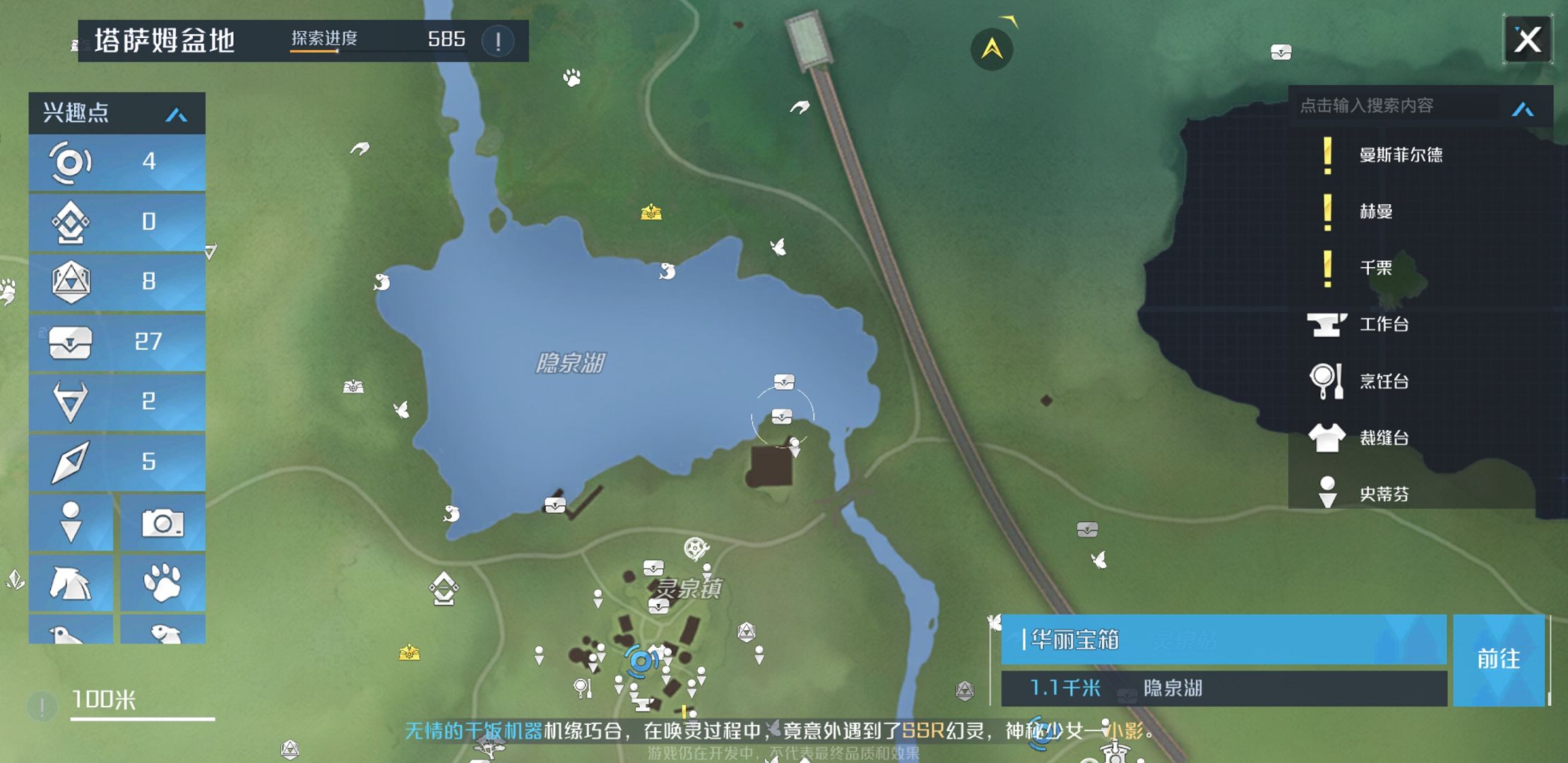Image resolution: width=1568 pixels, height=763 pixels.
Task: Select 曼斯菲尔德 in the search list
Action: coord(1400,155)
